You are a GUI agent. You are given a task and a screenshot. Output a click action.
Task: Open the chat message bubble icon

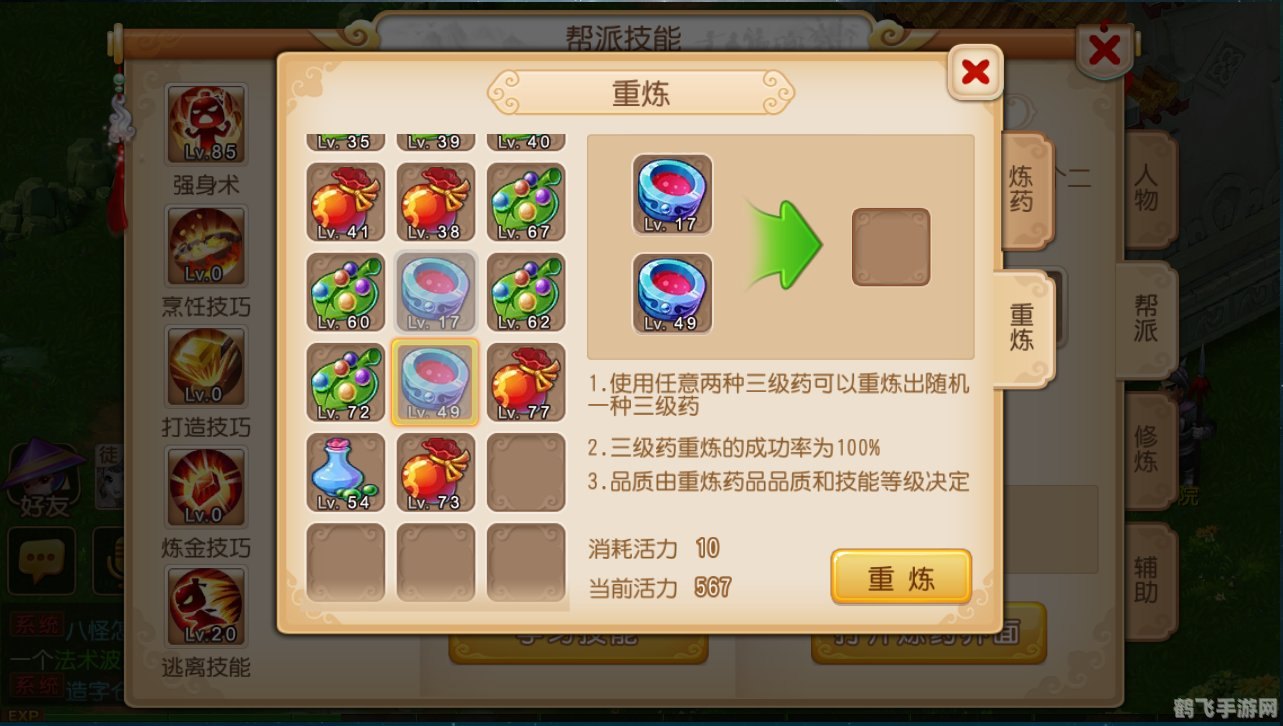[x=42, y=560]
